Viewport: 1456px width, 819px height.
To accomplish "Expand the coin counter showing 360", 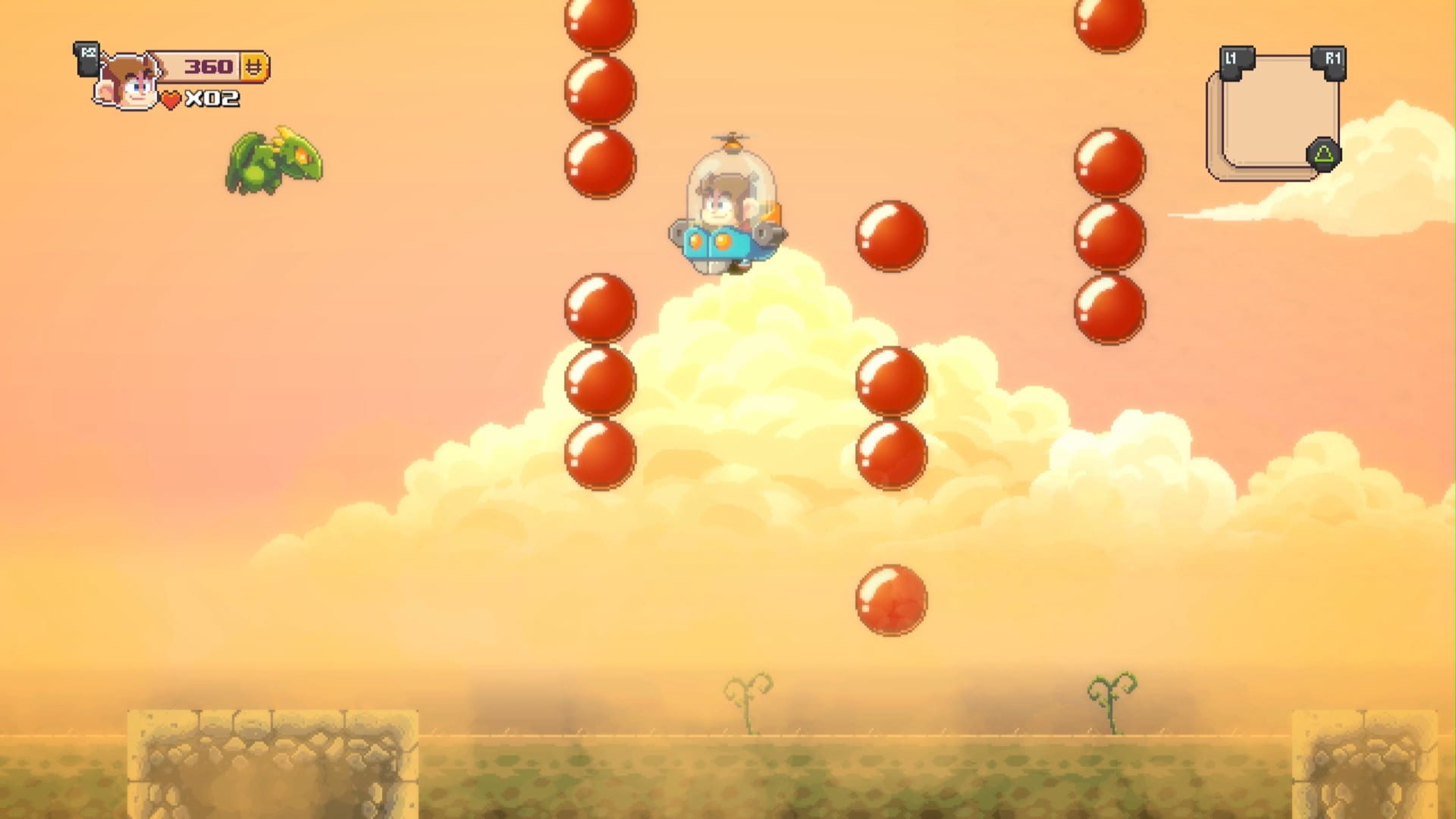I will tap(209, 67).
